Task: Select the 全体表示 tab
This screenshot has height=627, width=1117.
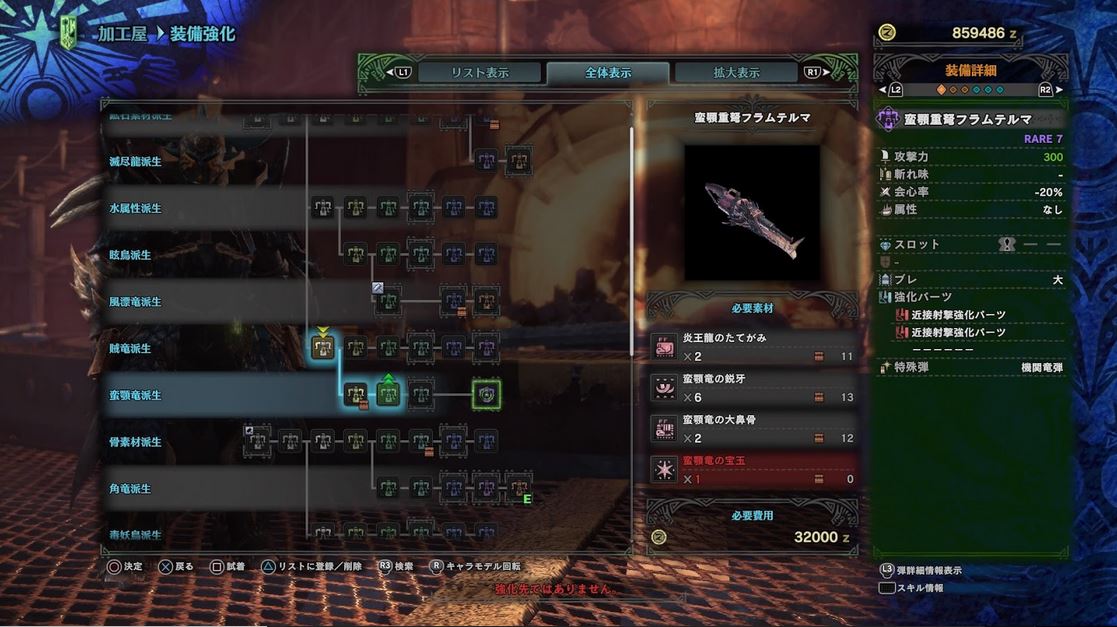Action: pyautogui.click(x=608, y=73)
